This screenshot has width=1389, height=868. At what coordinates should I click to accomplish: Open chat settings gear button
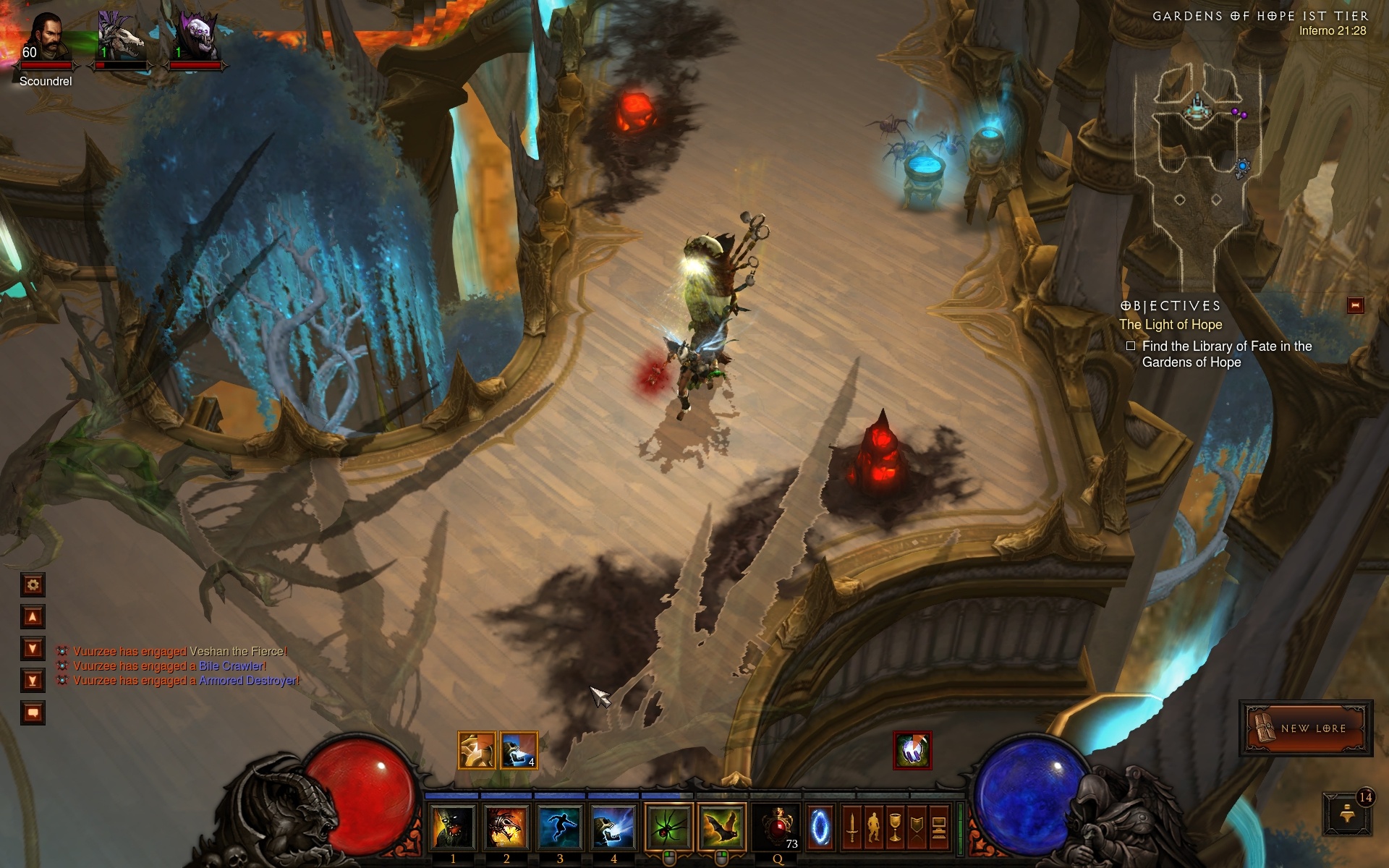(33, 584)
